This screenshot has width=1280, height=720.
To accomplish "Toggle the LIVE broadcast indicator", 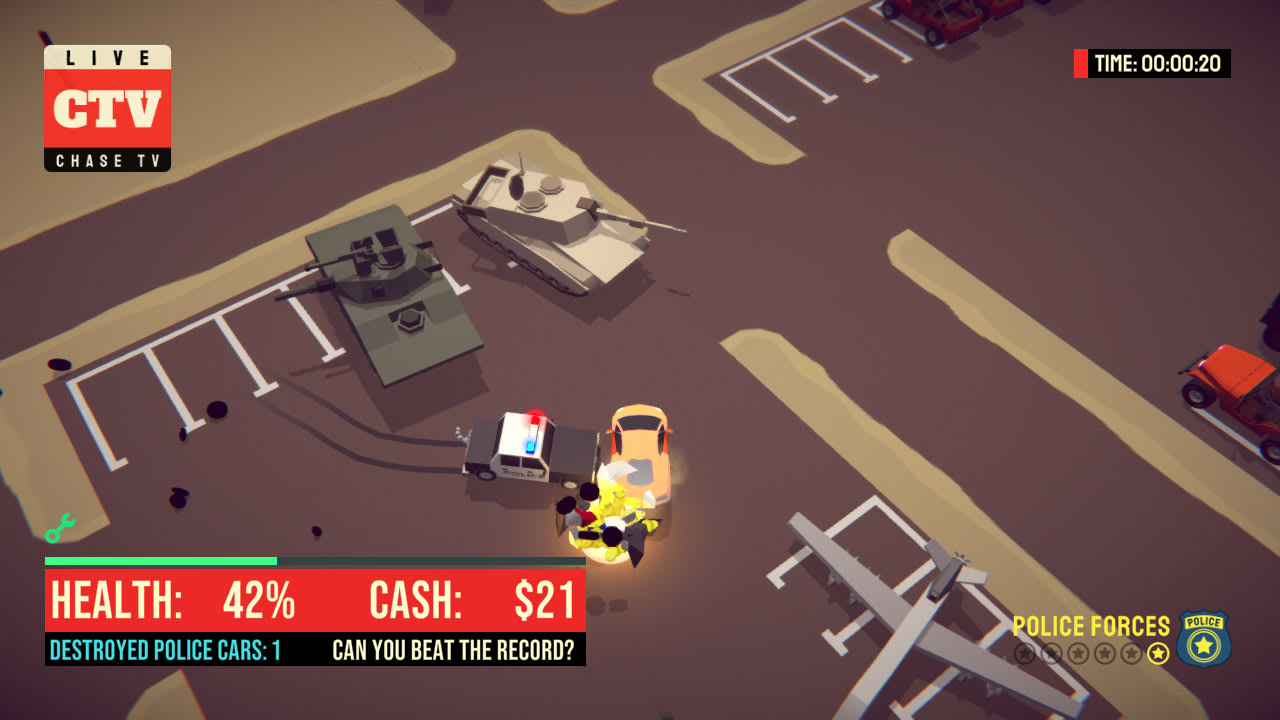I will [x=107, y=56].
